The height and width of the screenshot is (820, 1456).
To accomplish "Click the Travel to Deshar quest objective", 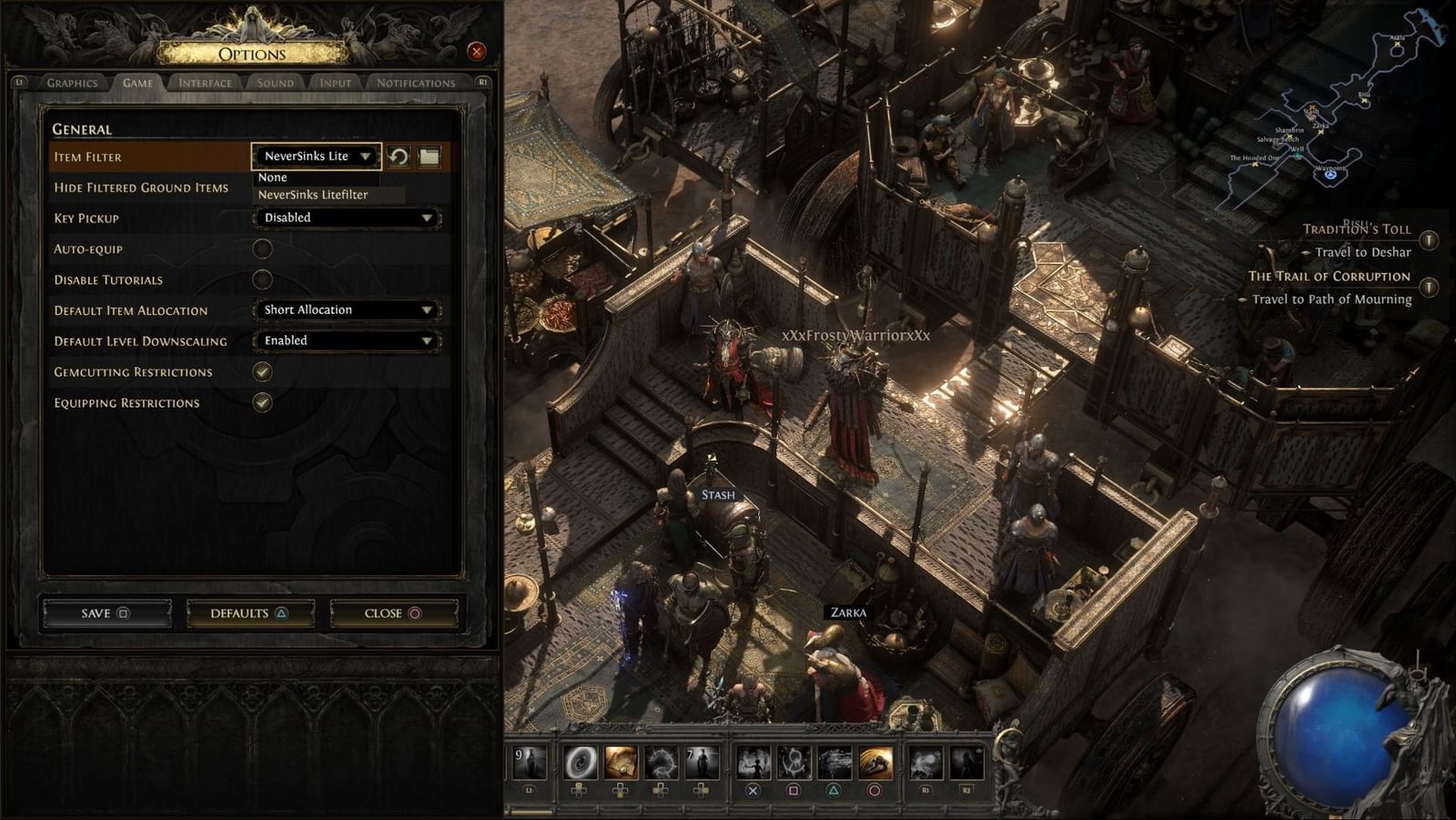I will click(x=1366, y=253).
